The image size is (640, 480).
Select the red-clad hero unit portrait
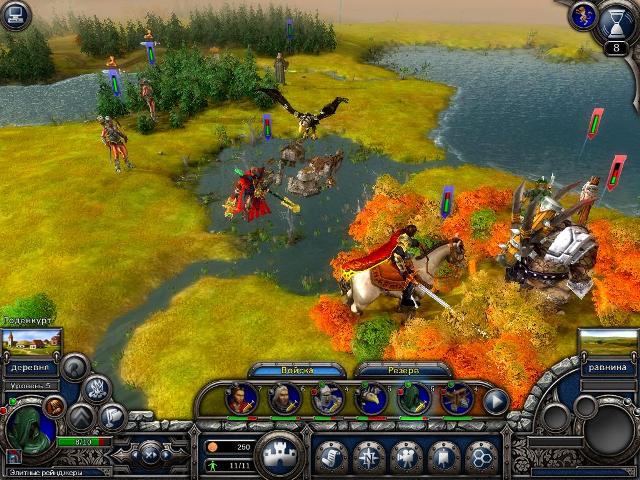point(240,400)
